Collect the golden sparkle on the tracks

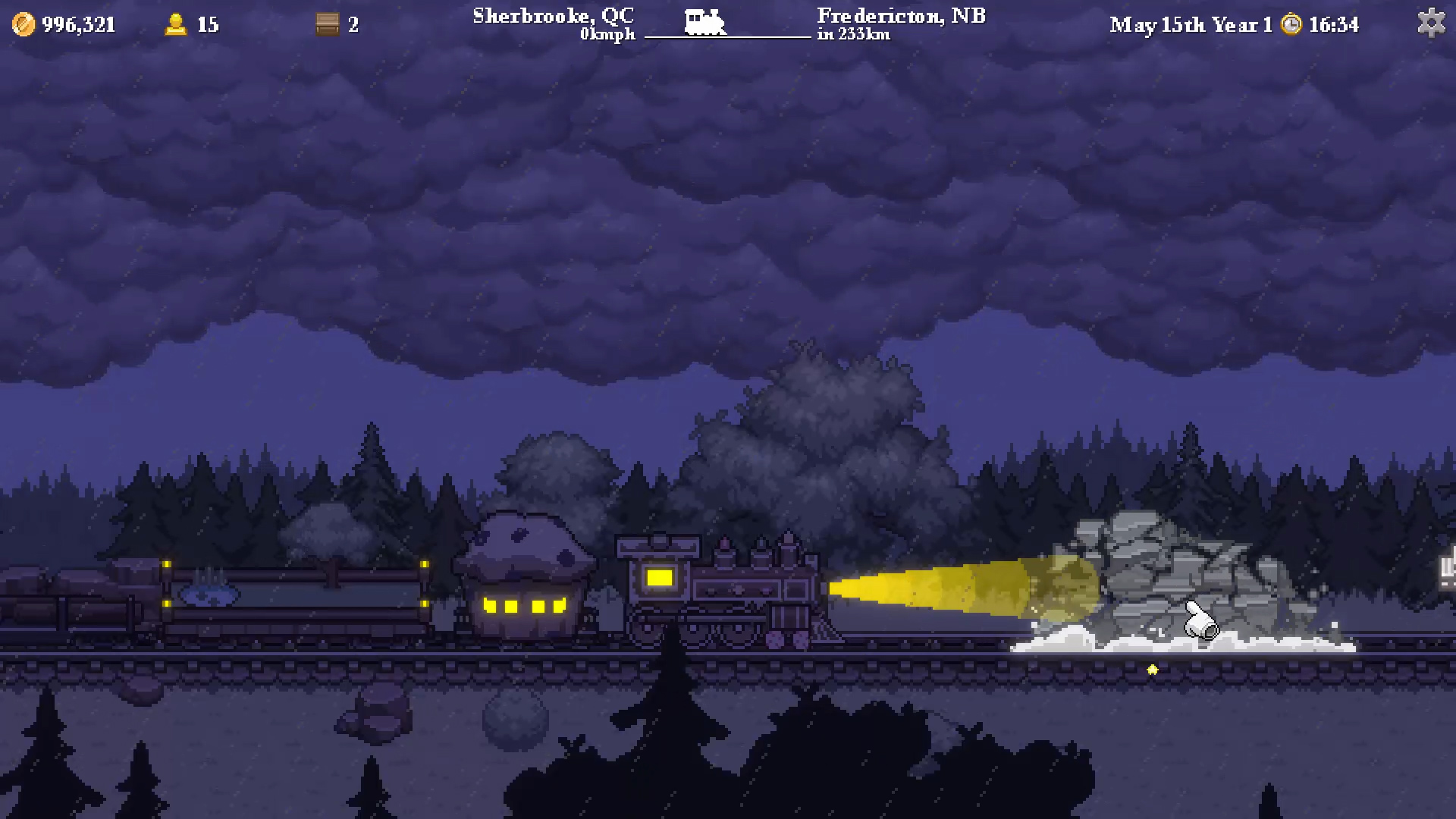tap(1152, 670)
